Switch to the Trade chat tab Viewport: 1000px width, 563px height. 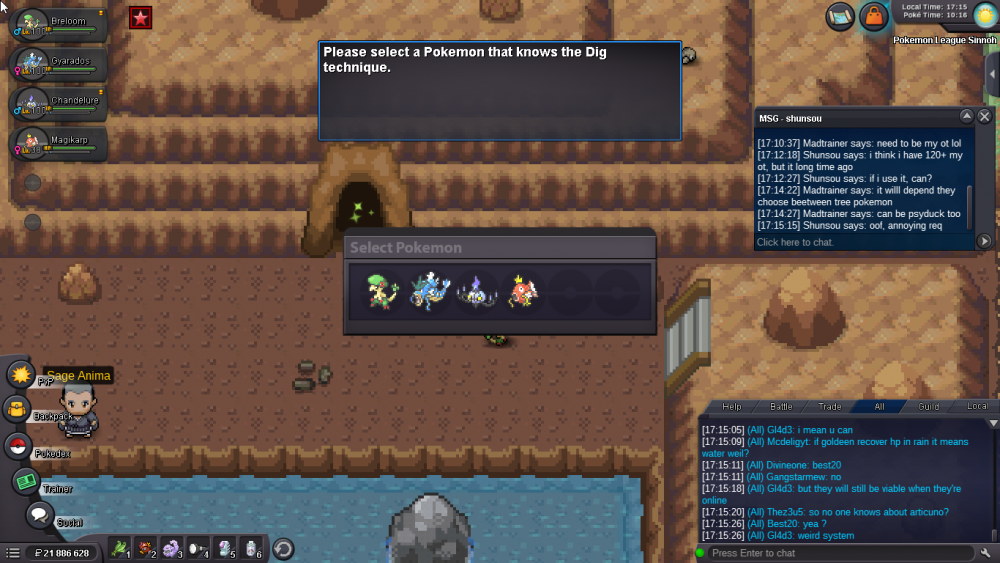[x=830, y=406]
